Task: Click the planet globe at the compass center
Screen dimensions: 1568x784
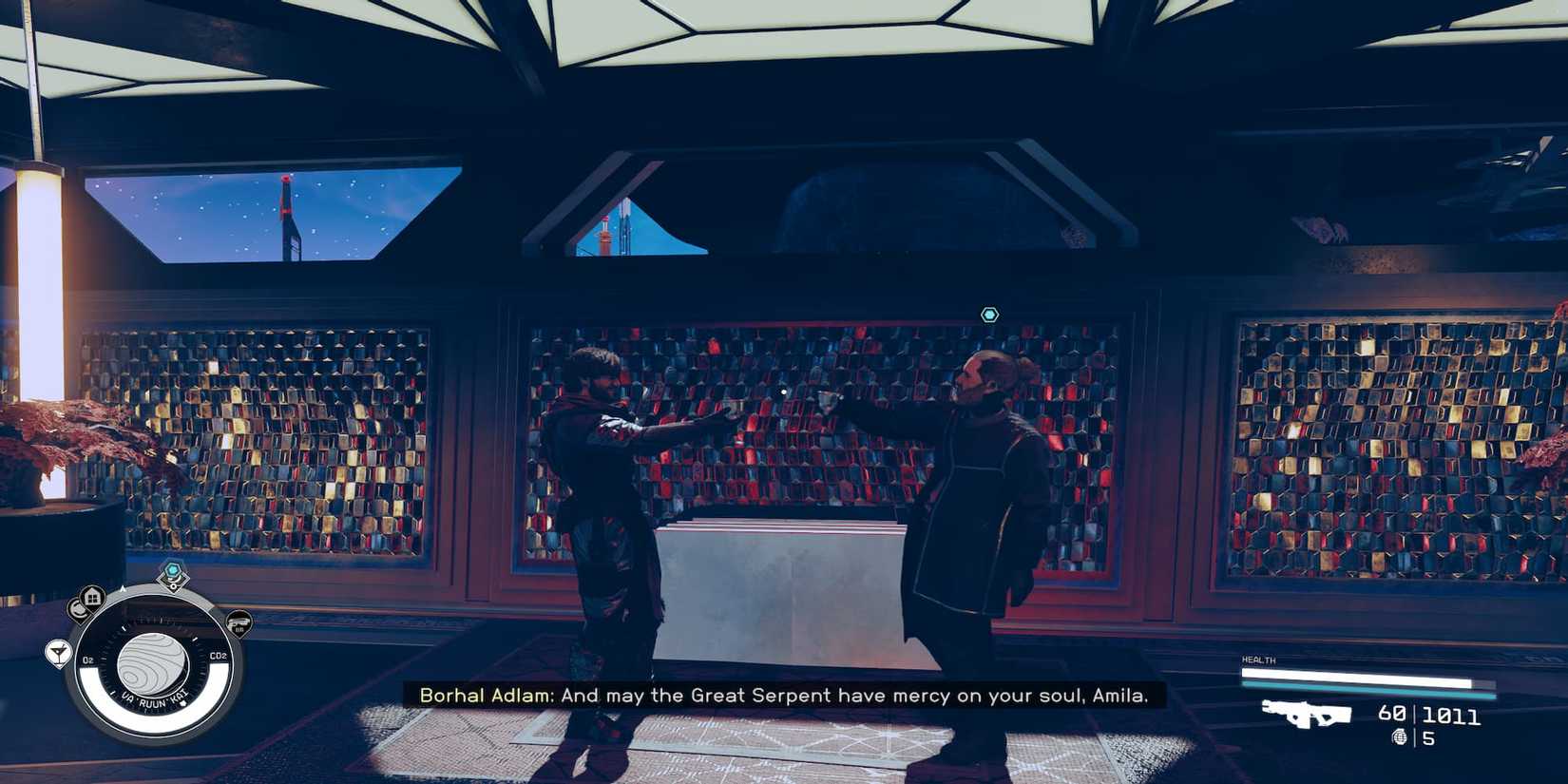Action: 153,665
